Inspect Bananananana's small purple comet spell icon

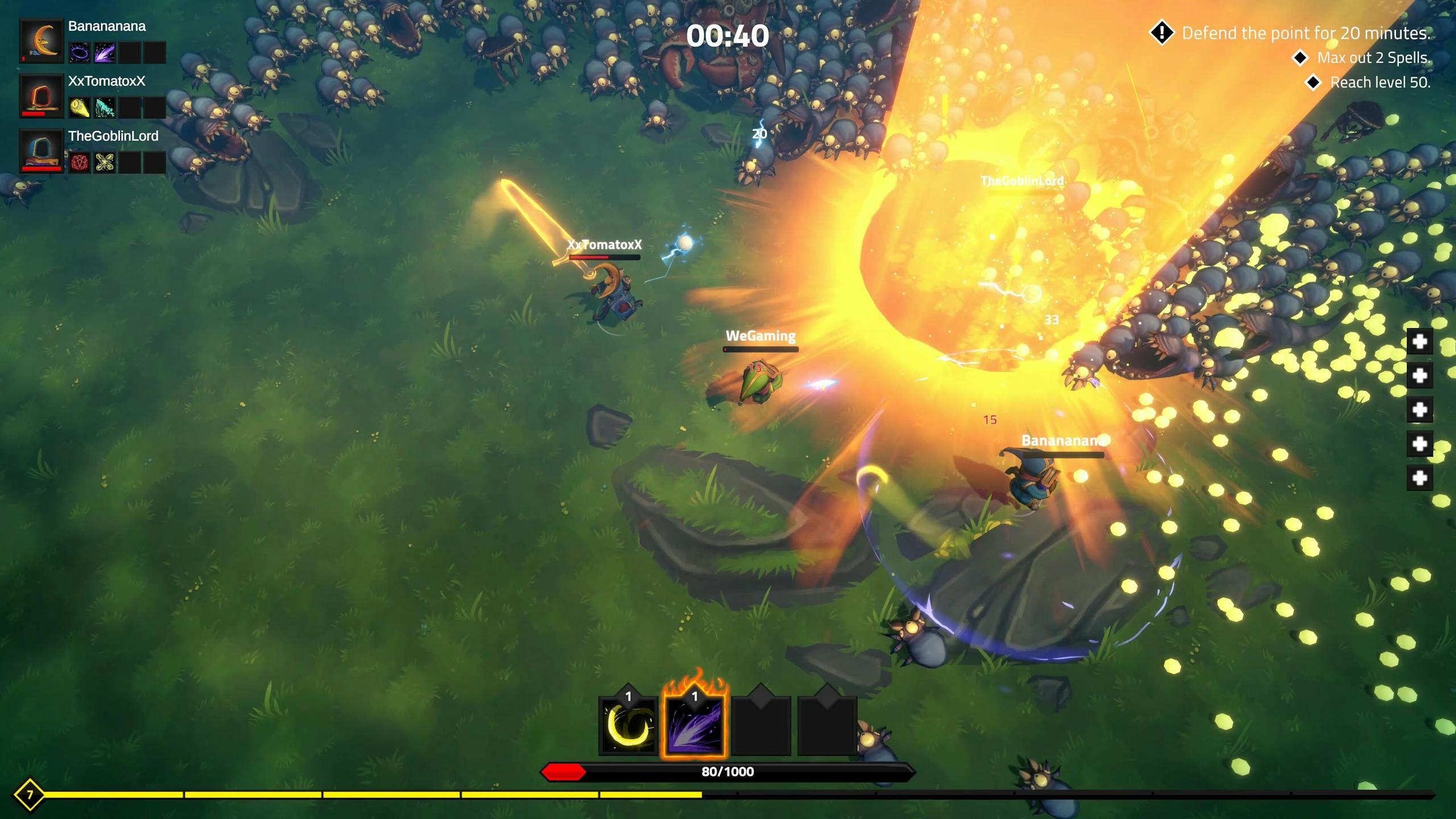(x=105, y=53)
